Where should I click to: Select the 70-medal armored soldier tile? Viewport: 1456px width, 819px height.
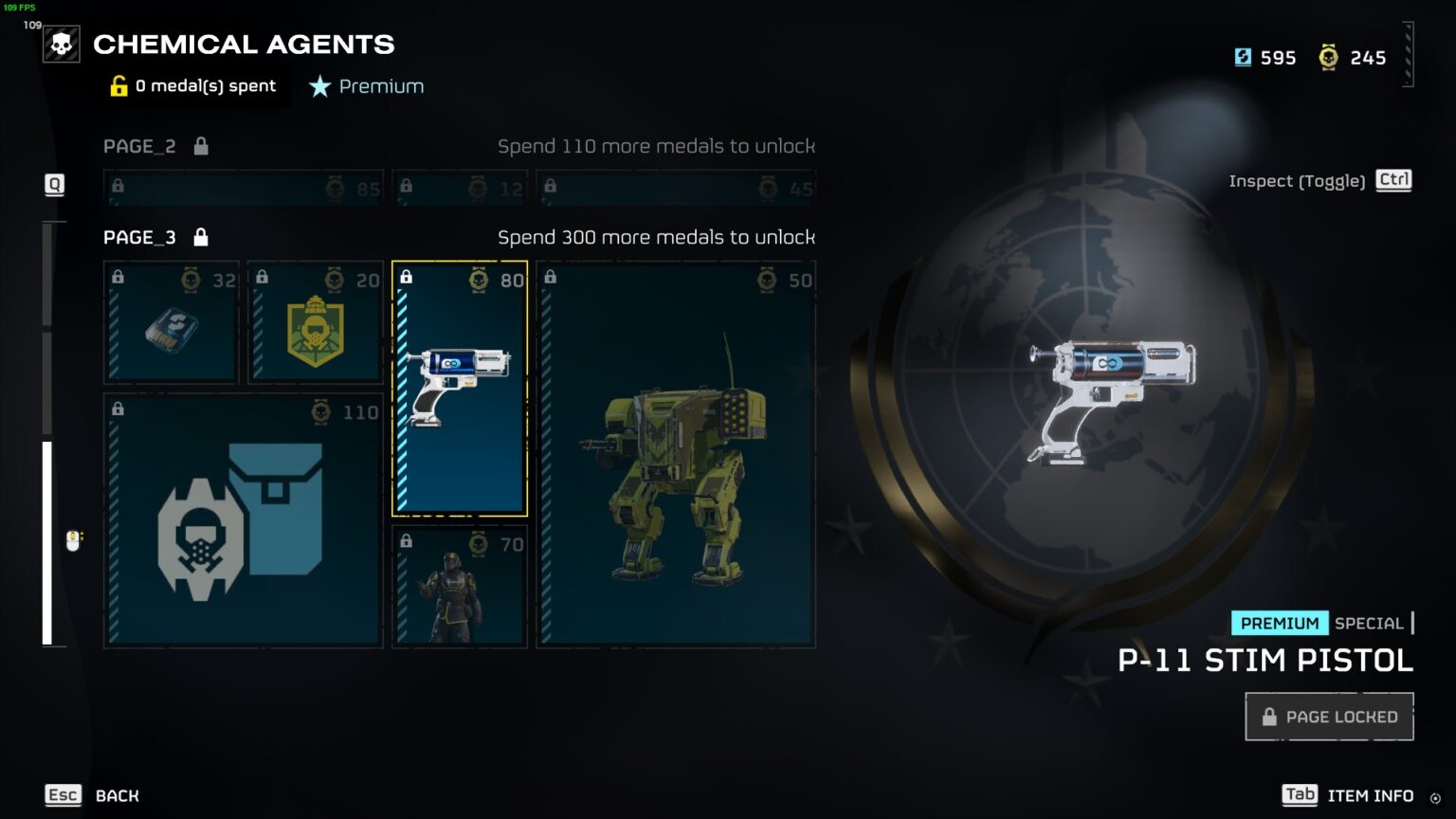[x=460, y=588]
